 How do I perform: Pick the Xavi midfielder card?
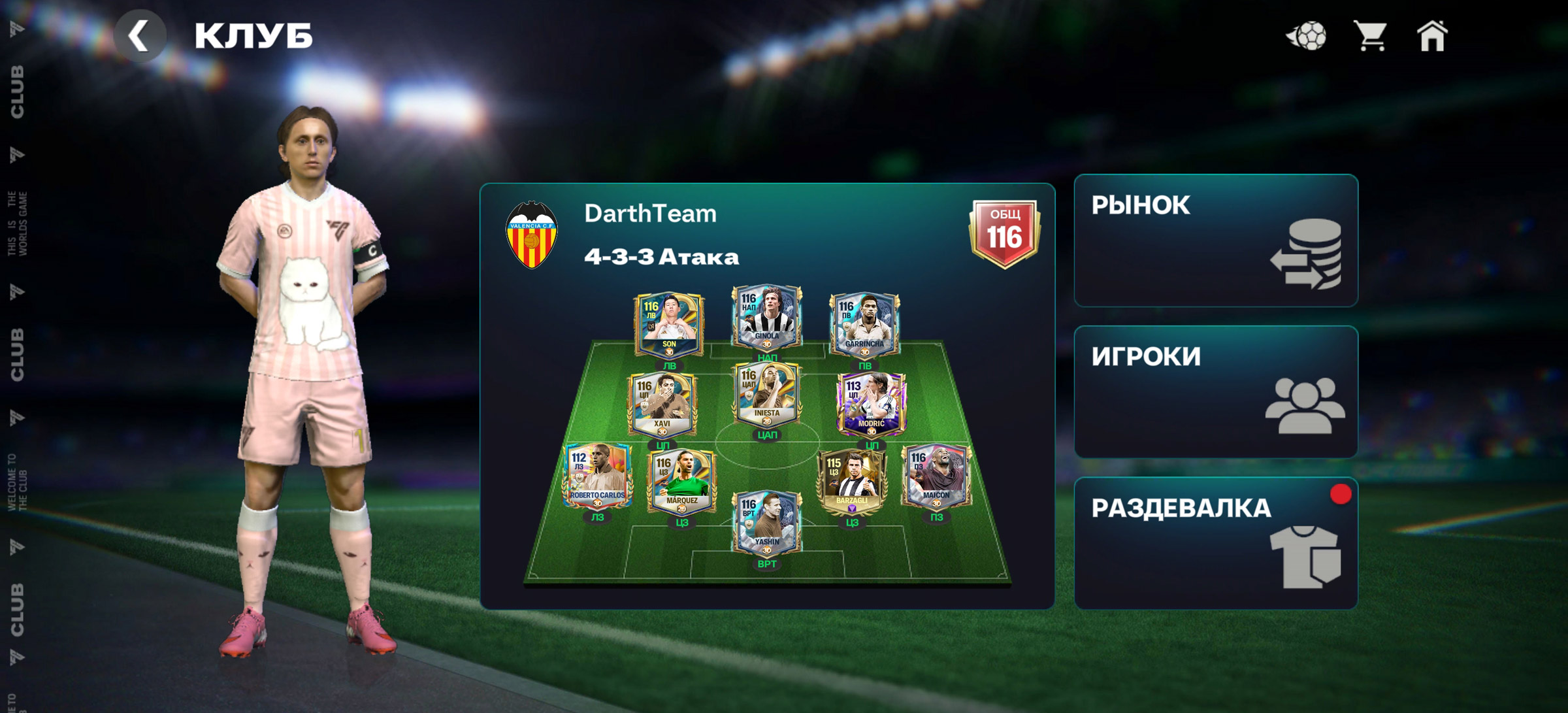(x=662, y=405)
